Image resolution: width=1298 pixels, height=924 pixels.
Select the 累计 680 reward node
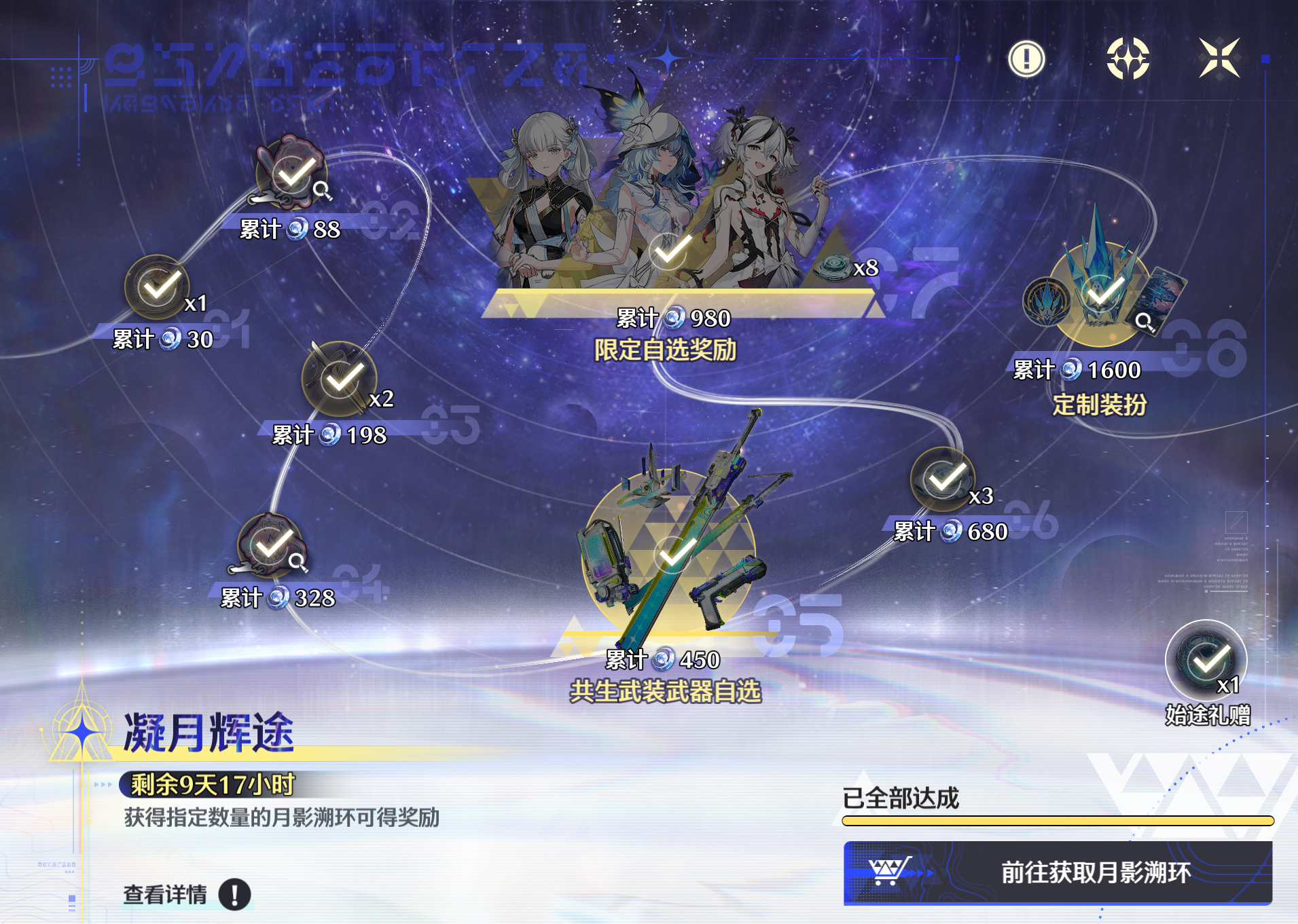(x=943, y=480)
